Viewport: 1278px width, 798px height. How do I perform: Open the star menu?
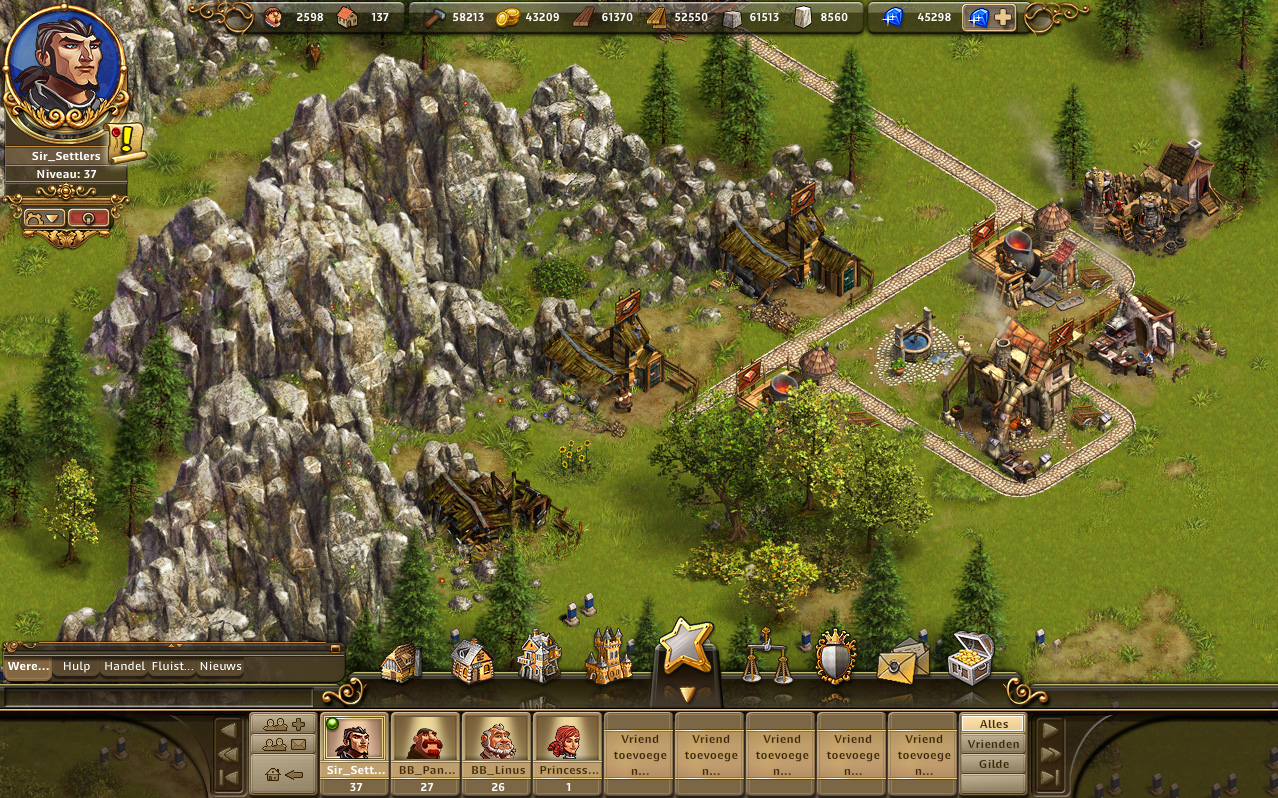point(686,647)
